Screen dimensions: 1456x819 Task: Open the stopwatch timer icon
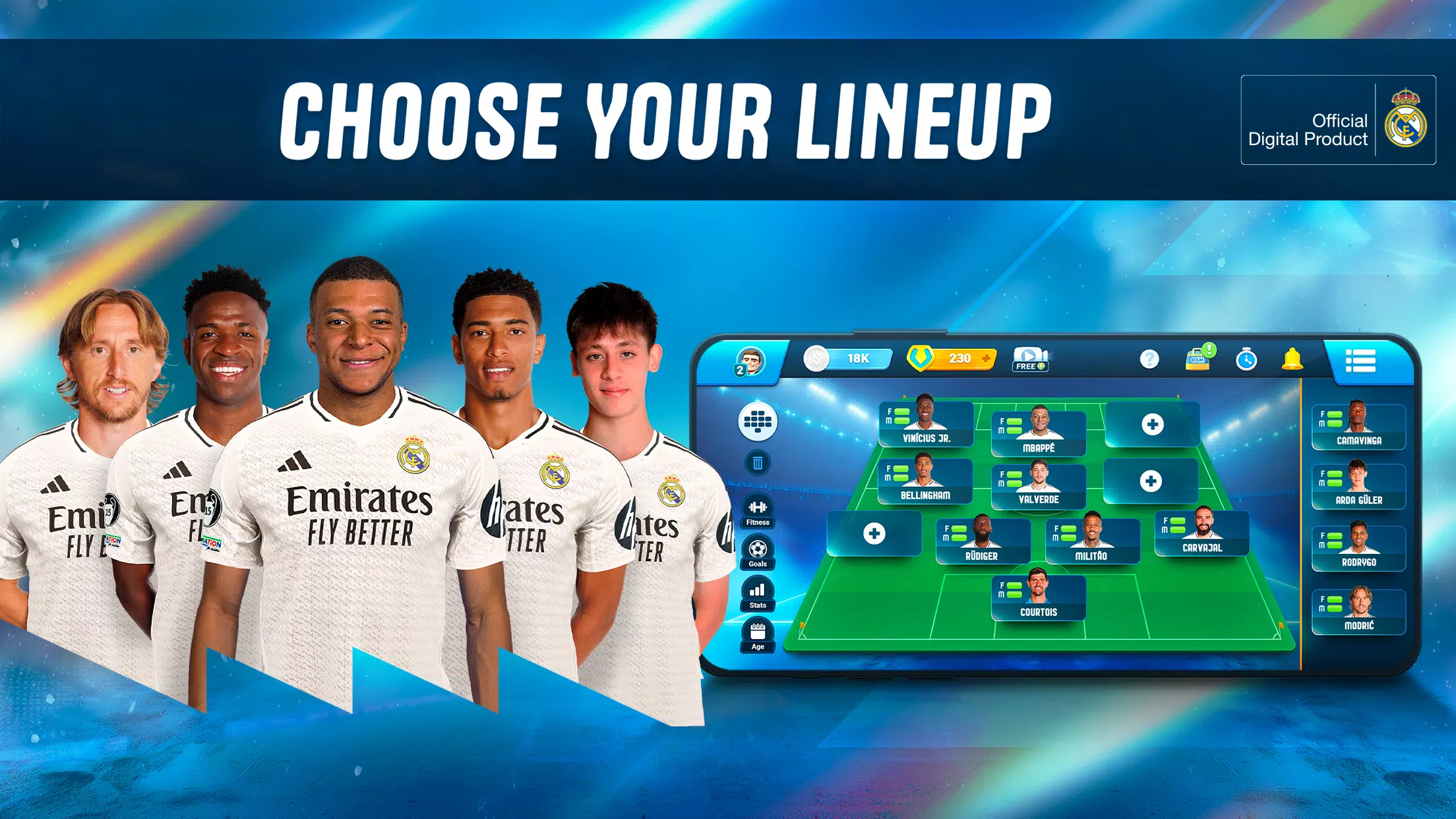click(x=1246, y=359)
